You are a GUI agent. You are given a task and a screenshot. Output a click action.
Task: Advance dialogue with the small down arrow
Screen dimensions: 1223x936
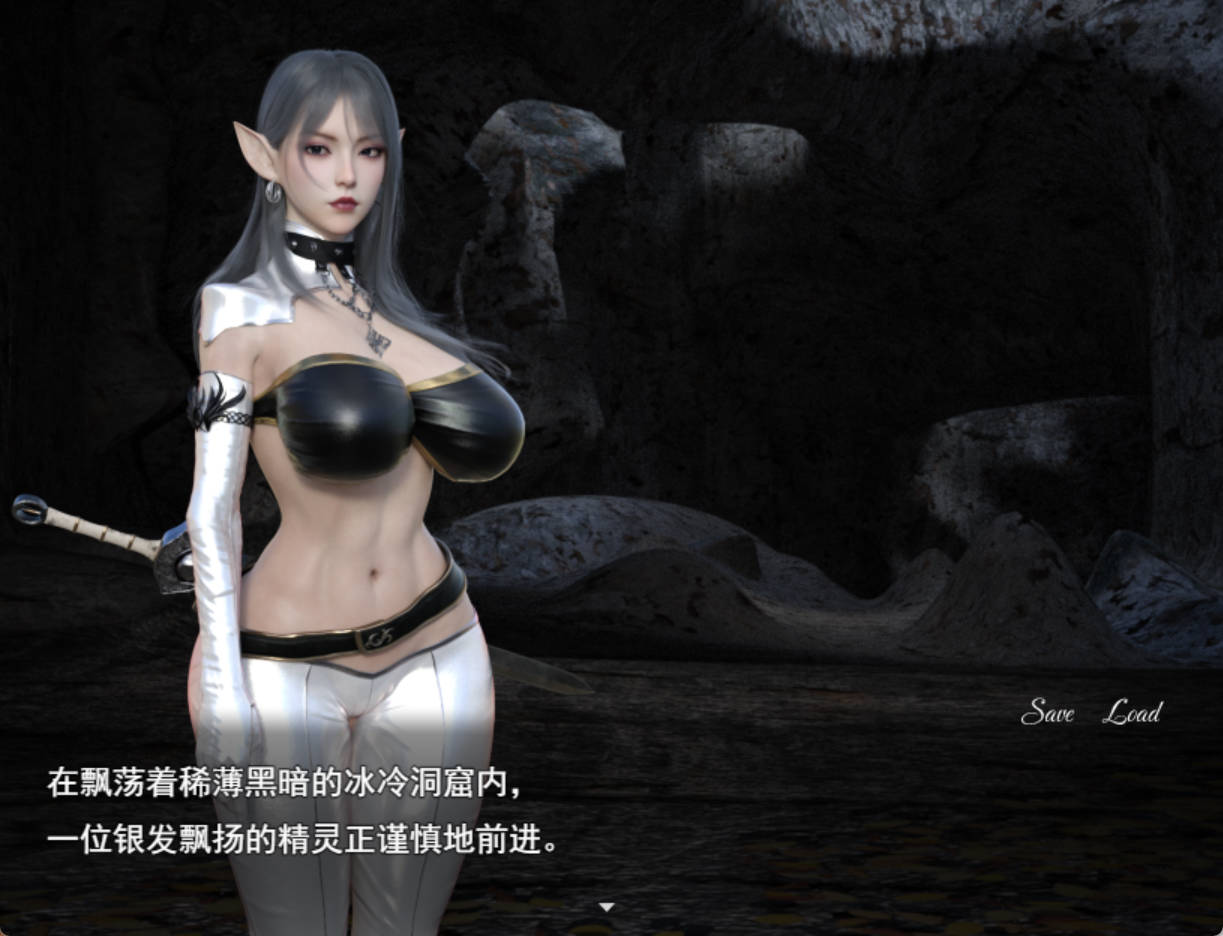[606, 907]
